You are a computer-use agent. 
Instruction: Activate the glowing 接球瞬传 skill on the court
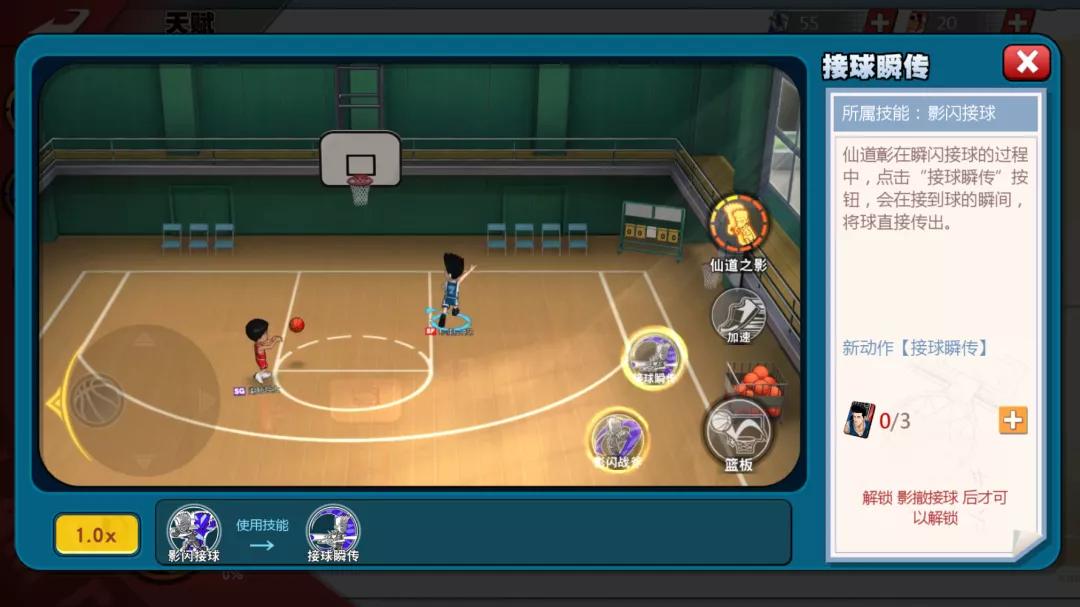coord(654,357)
